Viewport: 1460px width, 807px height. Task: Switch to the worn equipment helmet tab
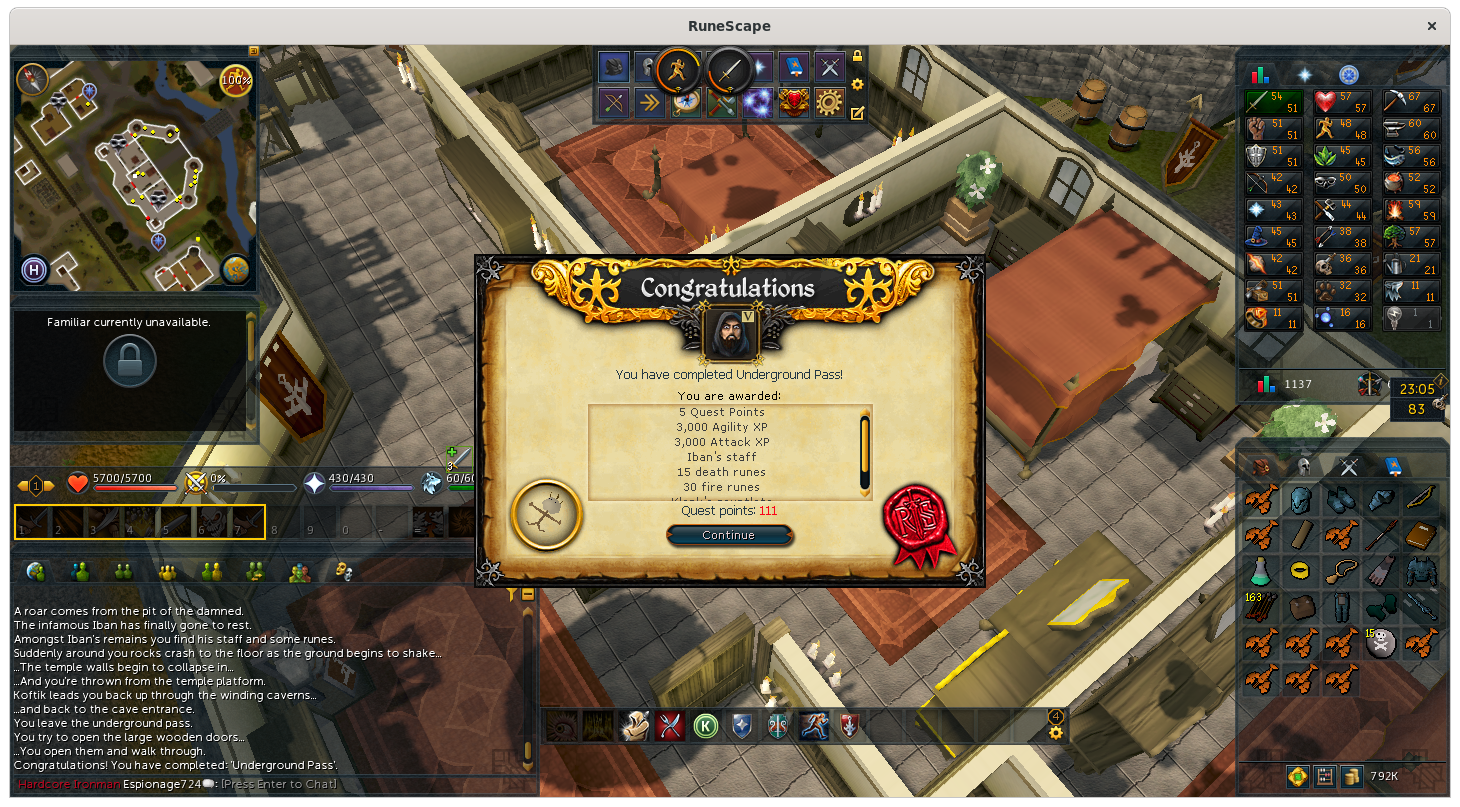(1304, 465)
